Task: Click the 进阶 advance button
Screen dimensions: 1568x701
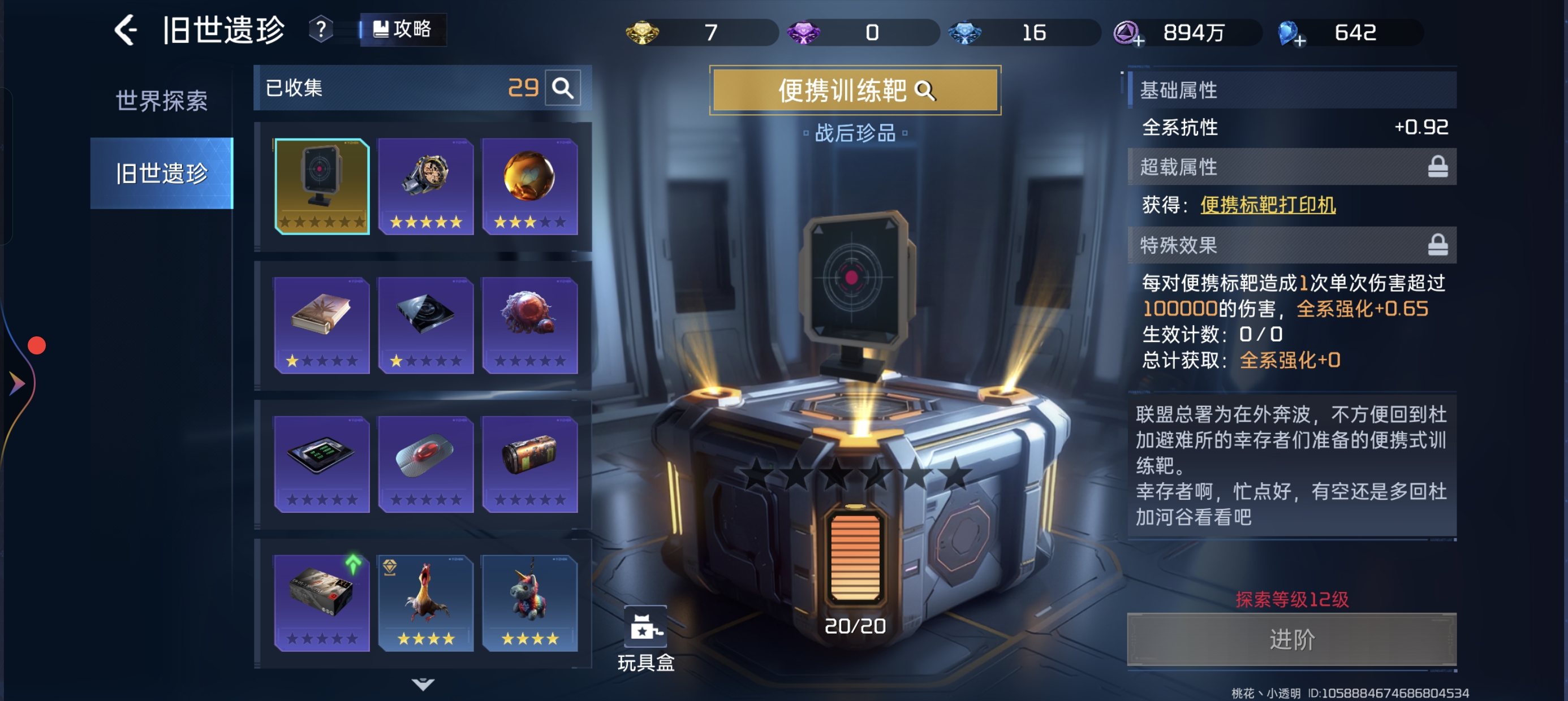Action: 1291,639
